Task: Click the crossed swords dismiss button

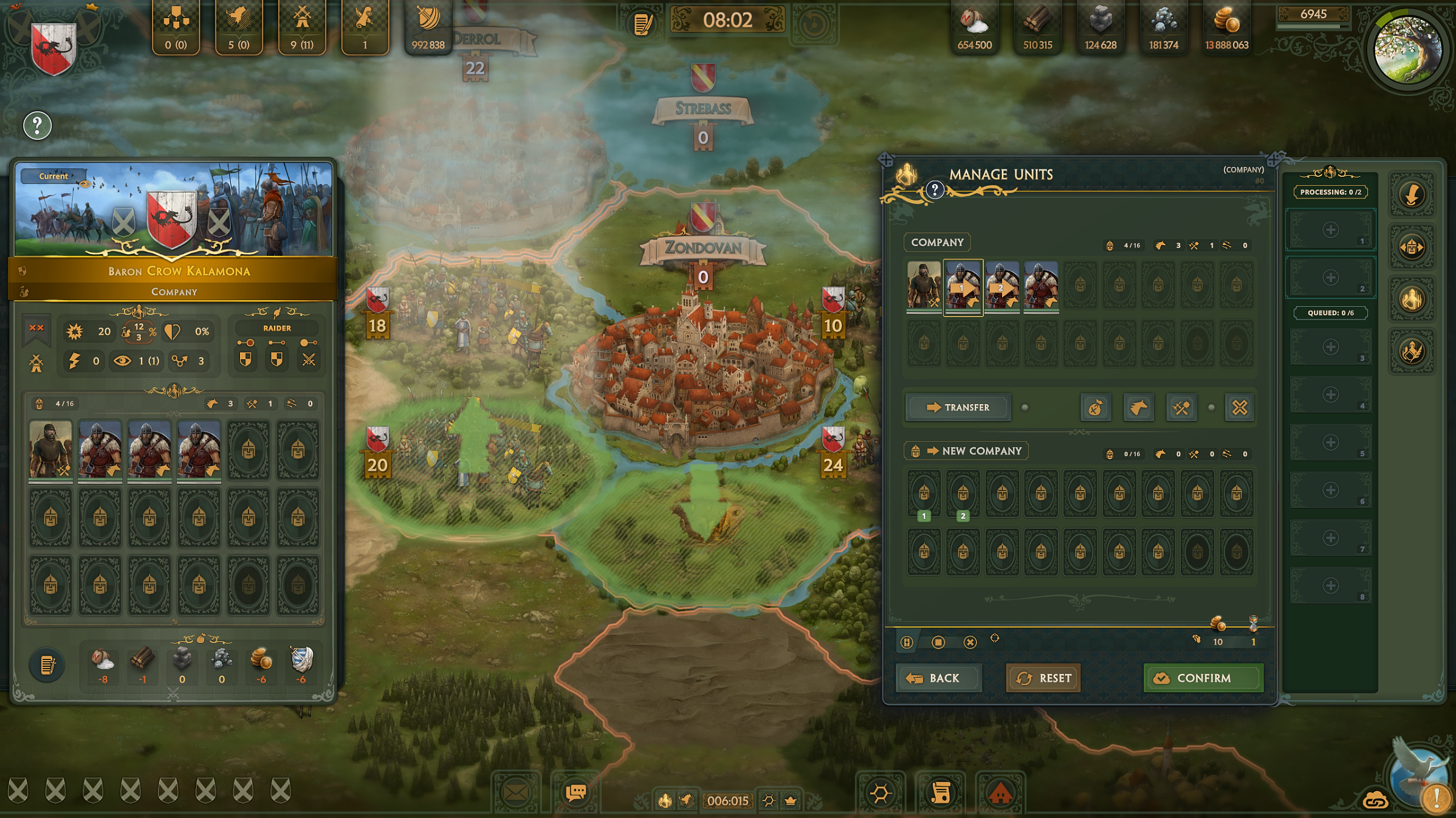Action: [x=1239, y=408]
